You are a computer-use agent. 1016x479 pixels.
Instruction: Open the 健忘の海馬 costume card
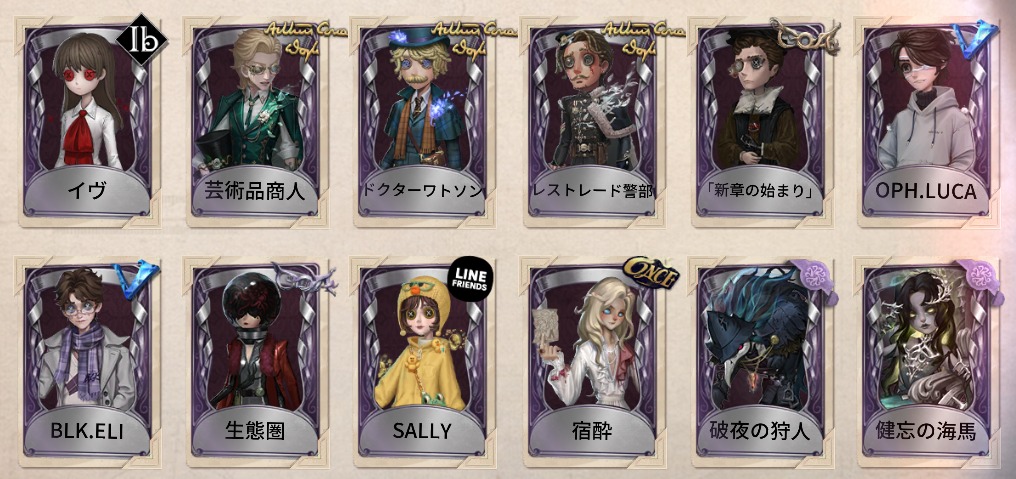click(x=927, y=357)
